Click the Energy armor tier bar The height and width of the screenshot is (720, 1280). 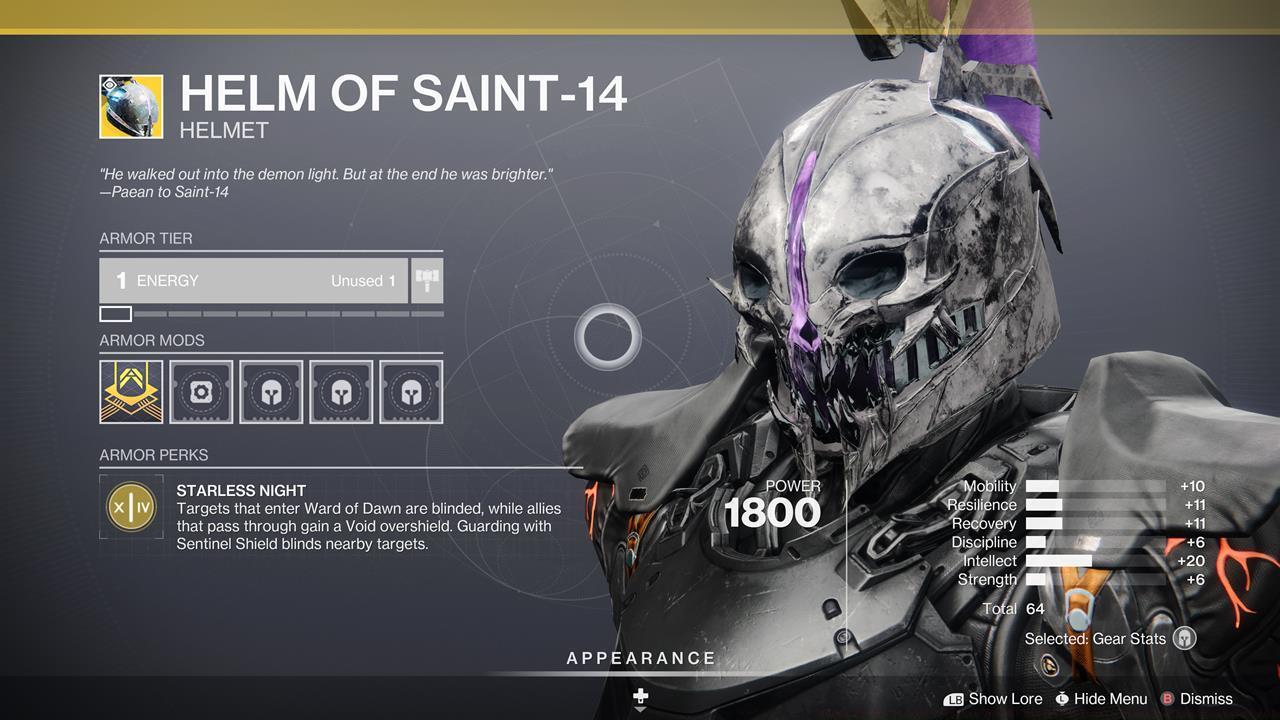[254, 280]
